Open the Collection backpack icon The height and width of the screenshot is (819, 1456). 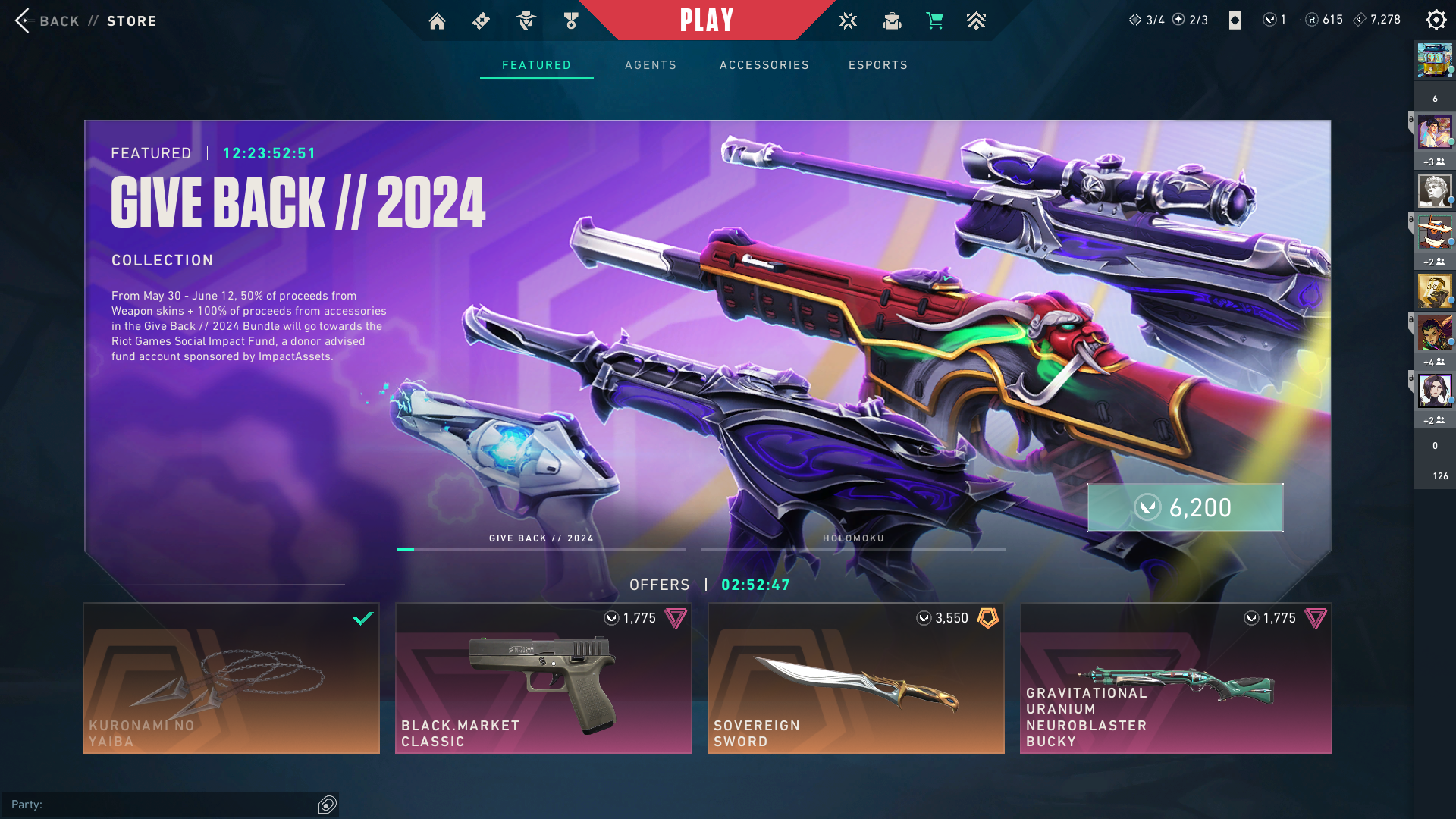(891, 20)
